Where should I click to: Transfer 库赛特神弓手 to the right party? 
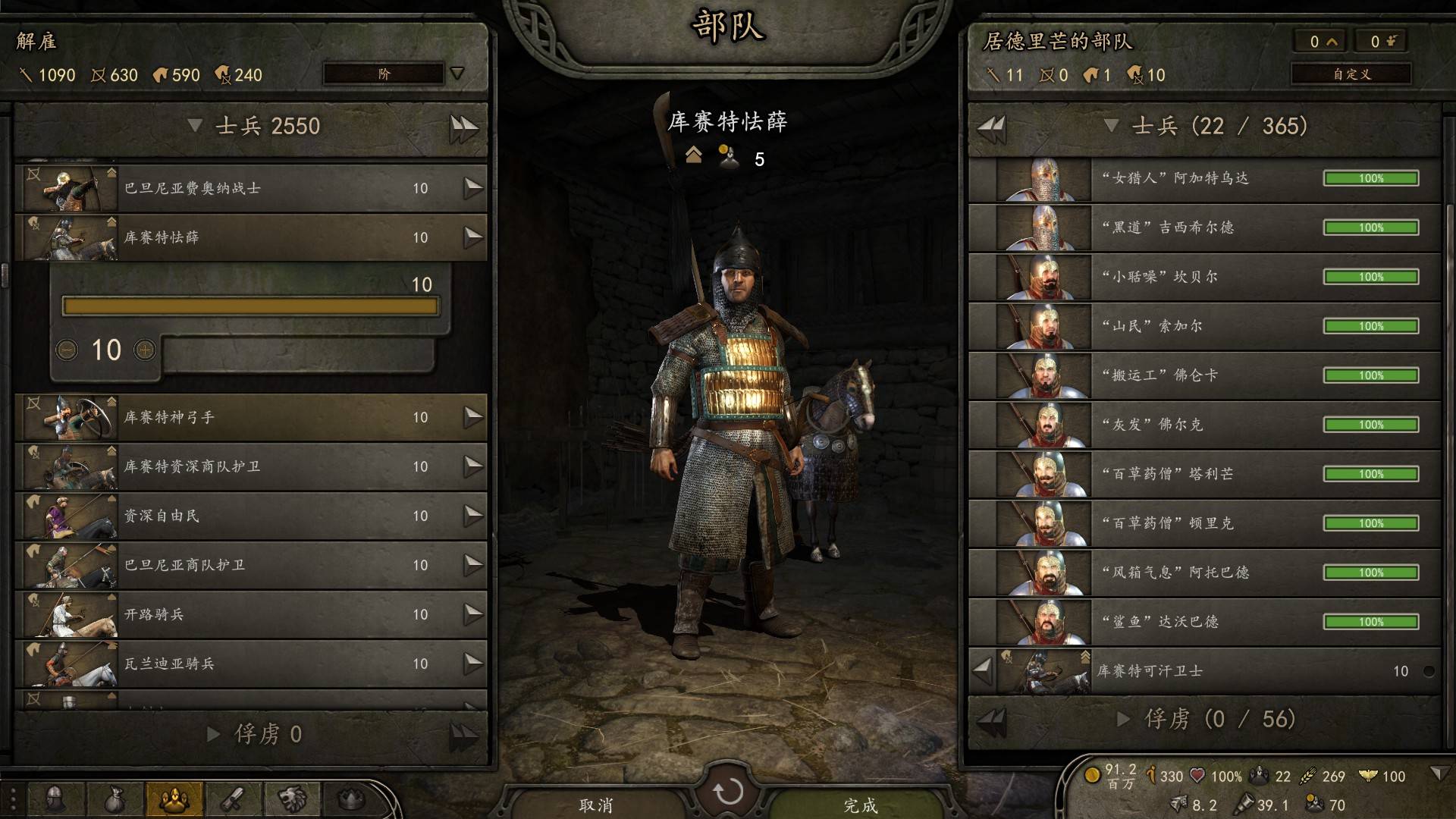[473, 417]
